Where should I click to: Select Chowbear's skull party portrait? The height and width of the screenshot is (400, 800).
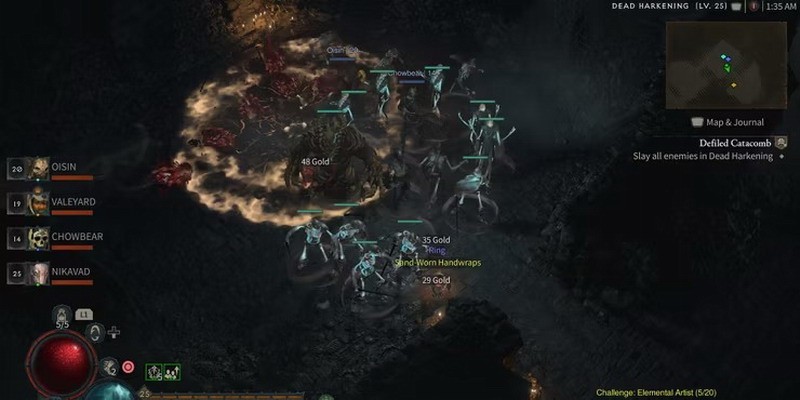(x=38, y=238)
